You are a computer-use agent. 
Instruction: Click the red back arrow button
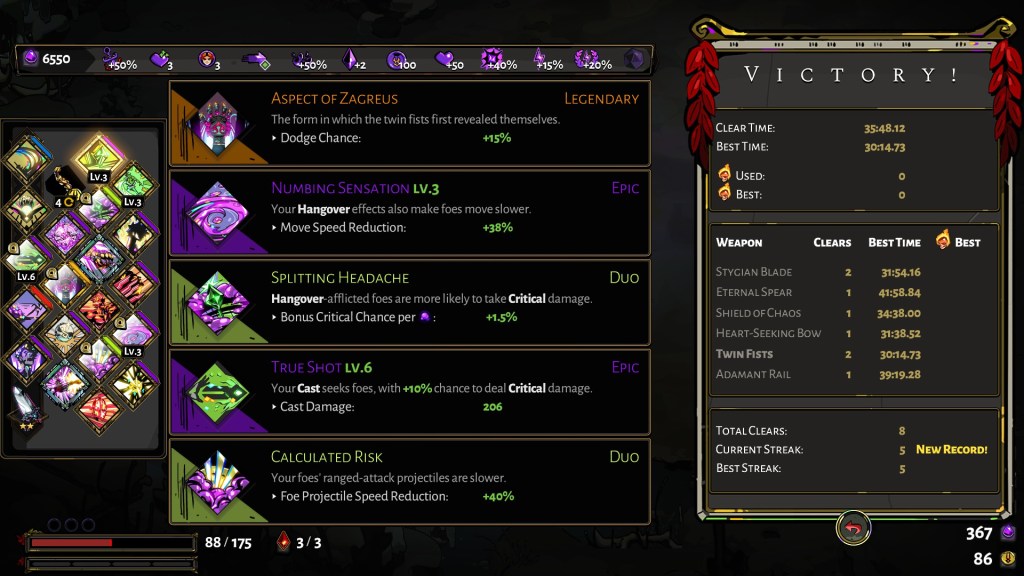click(x=853, y=529)
